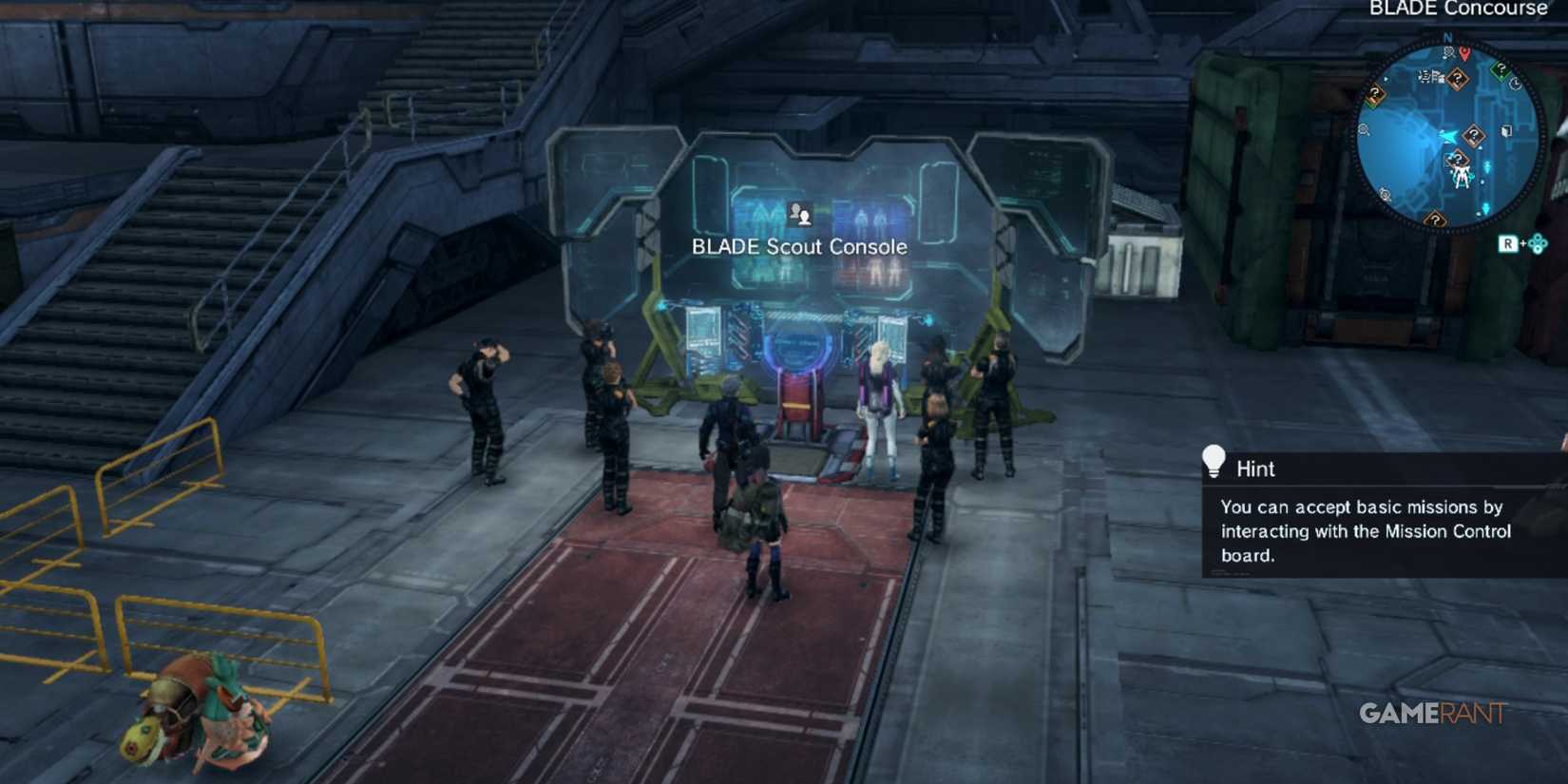Toggle the R button indicator below the minimap
The image size is (1568, 784).
1510,244
